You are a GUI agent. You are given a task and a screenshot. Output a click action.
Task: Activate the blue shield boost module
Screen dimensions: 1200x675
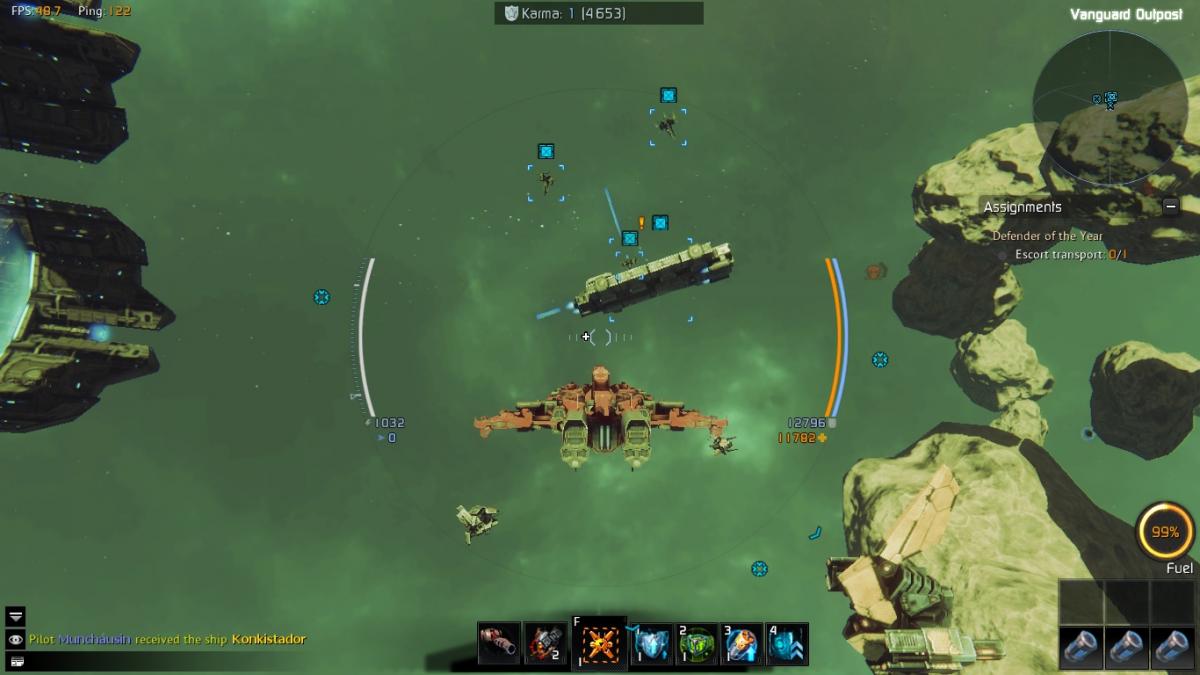(651, 644)
